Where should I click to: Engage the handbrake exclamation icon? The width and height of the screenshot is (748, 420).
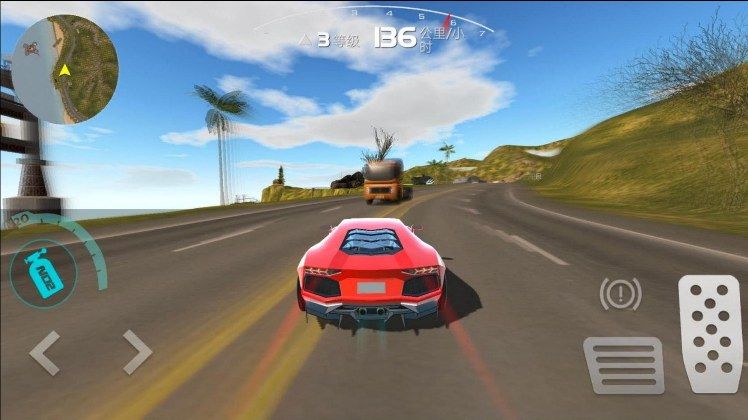click(x=620, y=294)
